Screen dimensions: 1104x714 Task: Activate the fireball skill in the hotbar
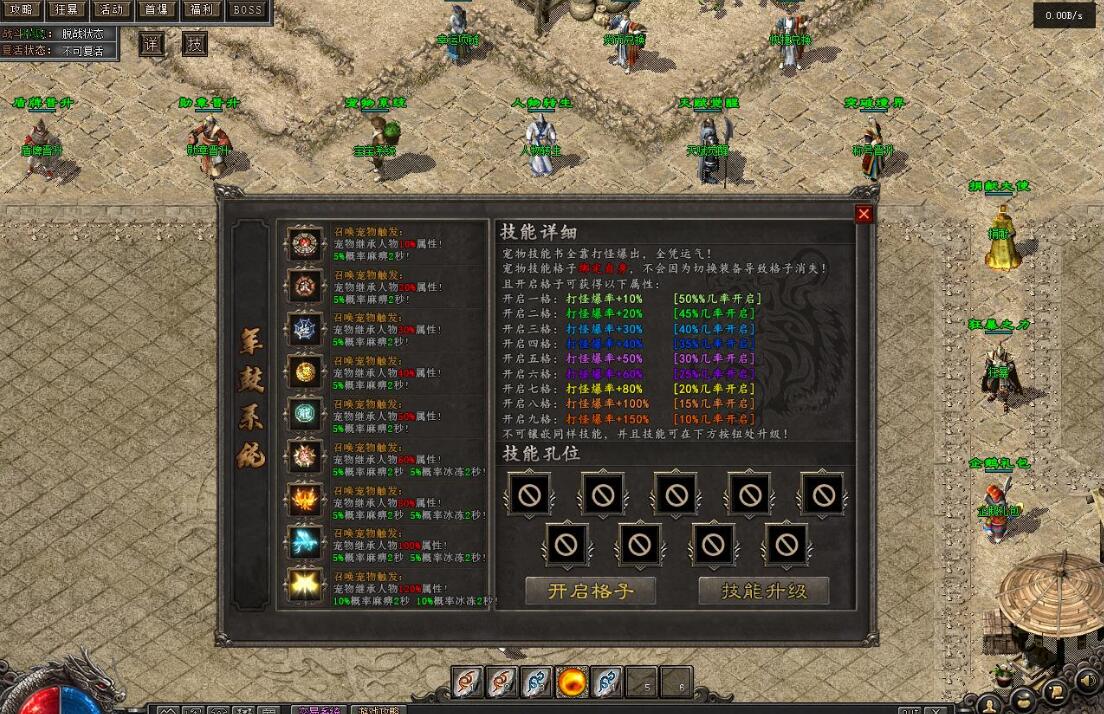(572, 682)
